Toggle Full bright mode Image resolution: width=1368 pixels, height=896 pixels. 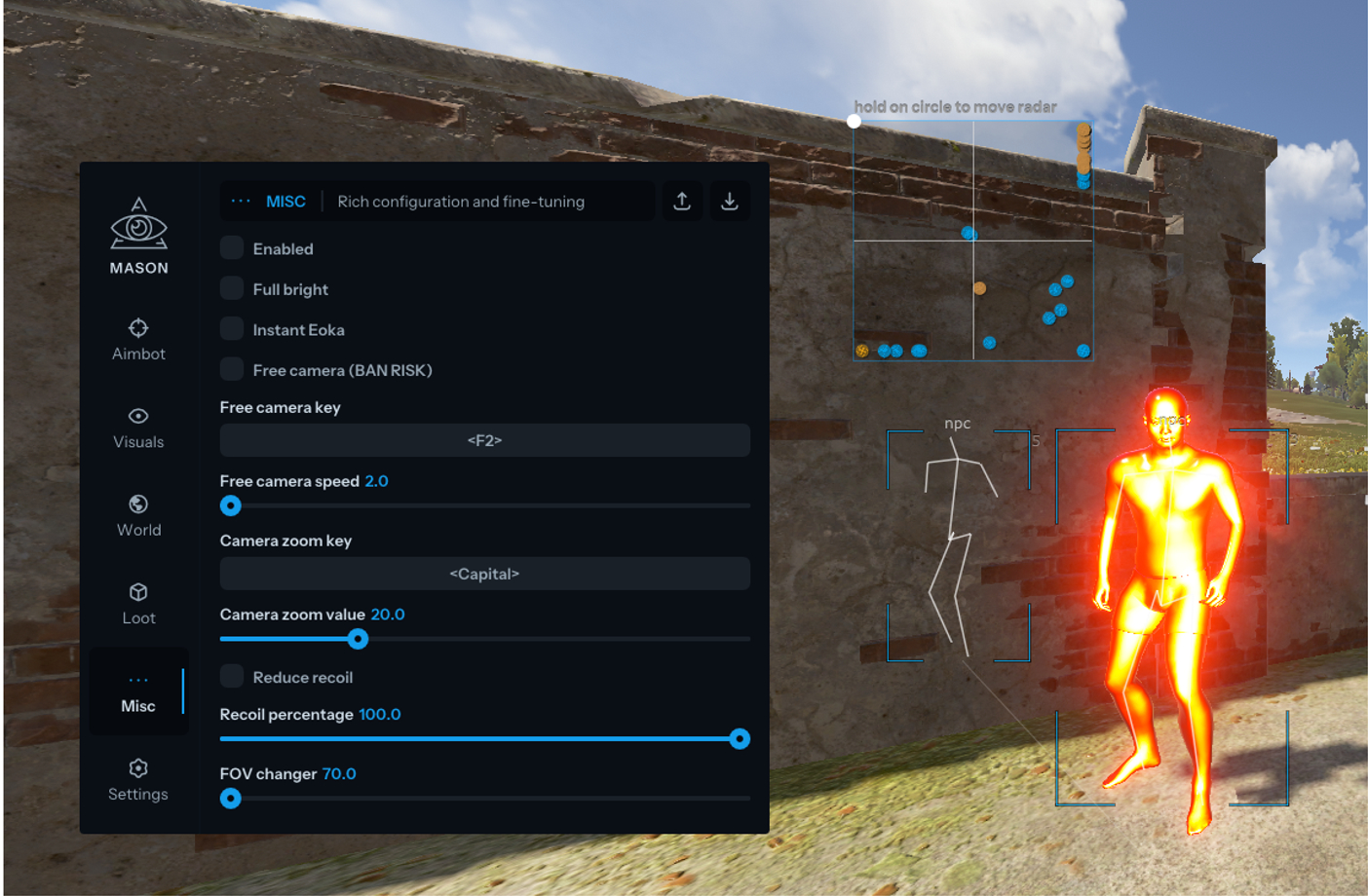tap(231, 288)
